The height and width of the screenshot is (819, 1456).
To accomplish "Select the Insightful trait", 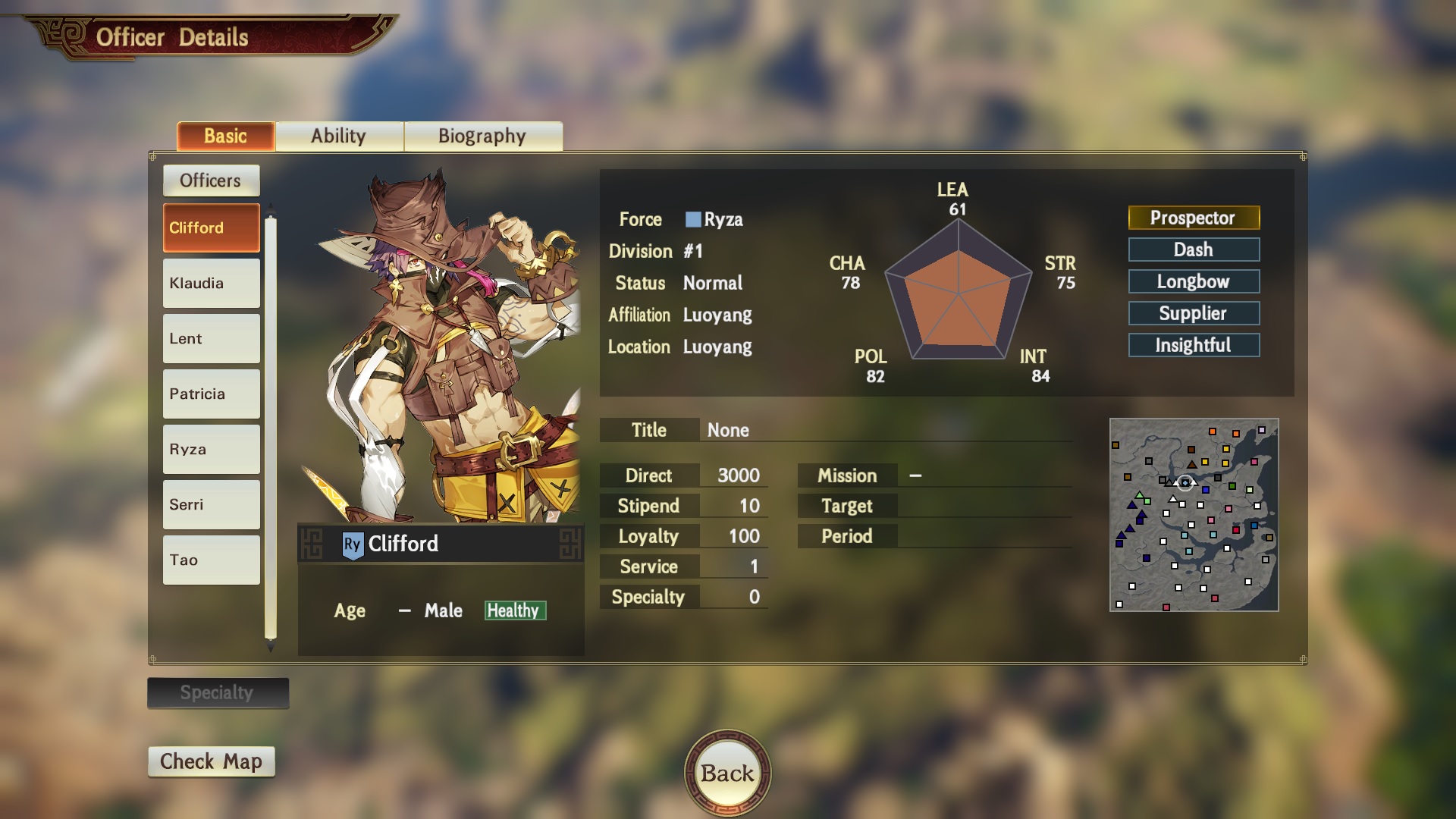I will (1194, 345).
